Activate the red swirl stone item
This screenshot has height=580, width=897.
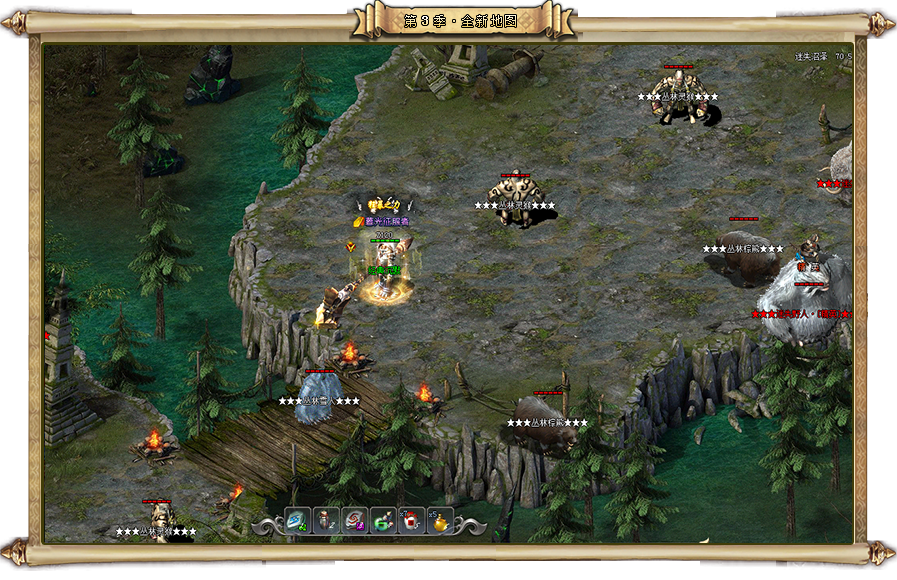click(x=355, y=521)
